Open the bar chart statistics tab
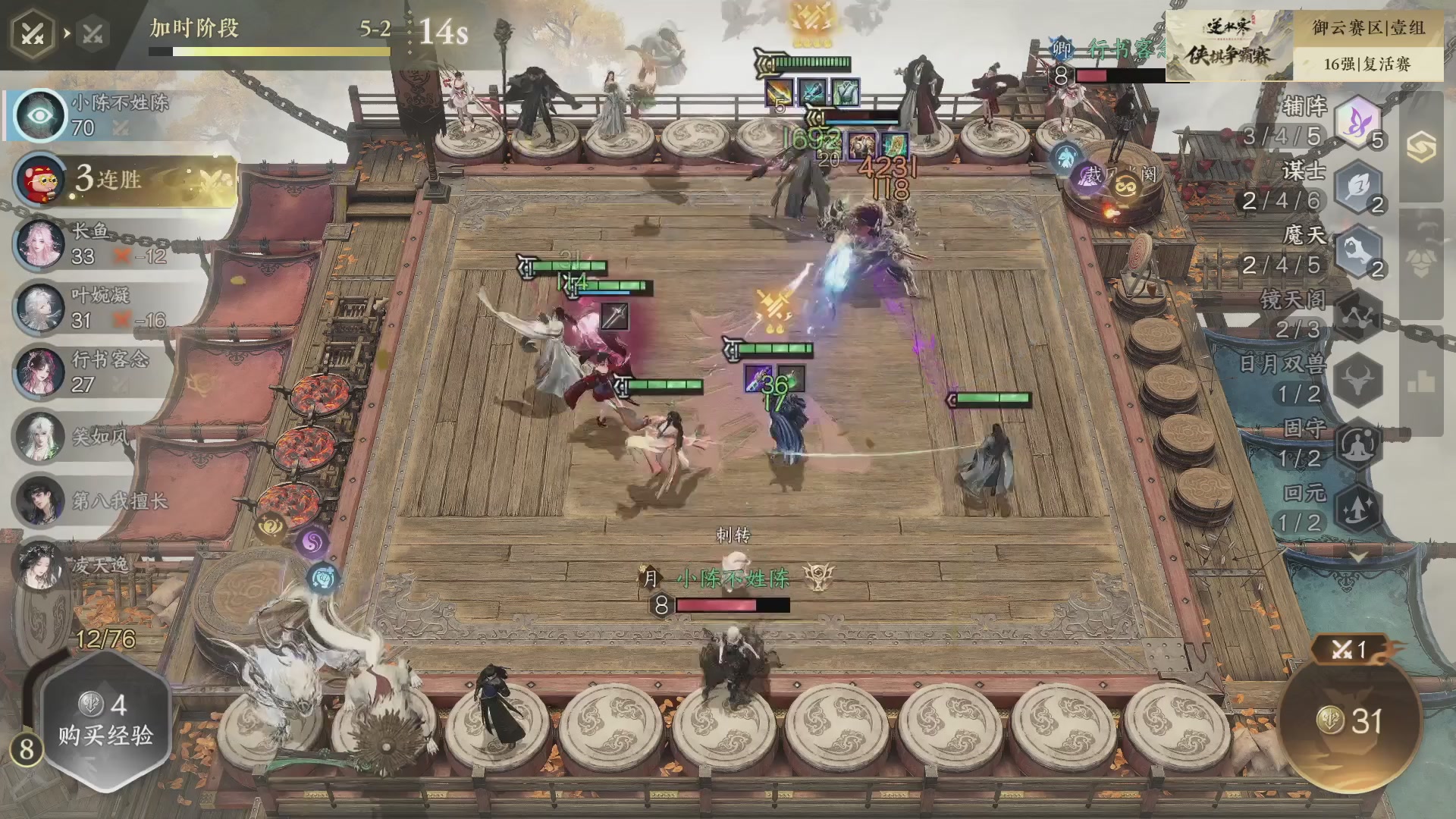The height and width of the screenshot is (819, 1456). coord(1421,383)
